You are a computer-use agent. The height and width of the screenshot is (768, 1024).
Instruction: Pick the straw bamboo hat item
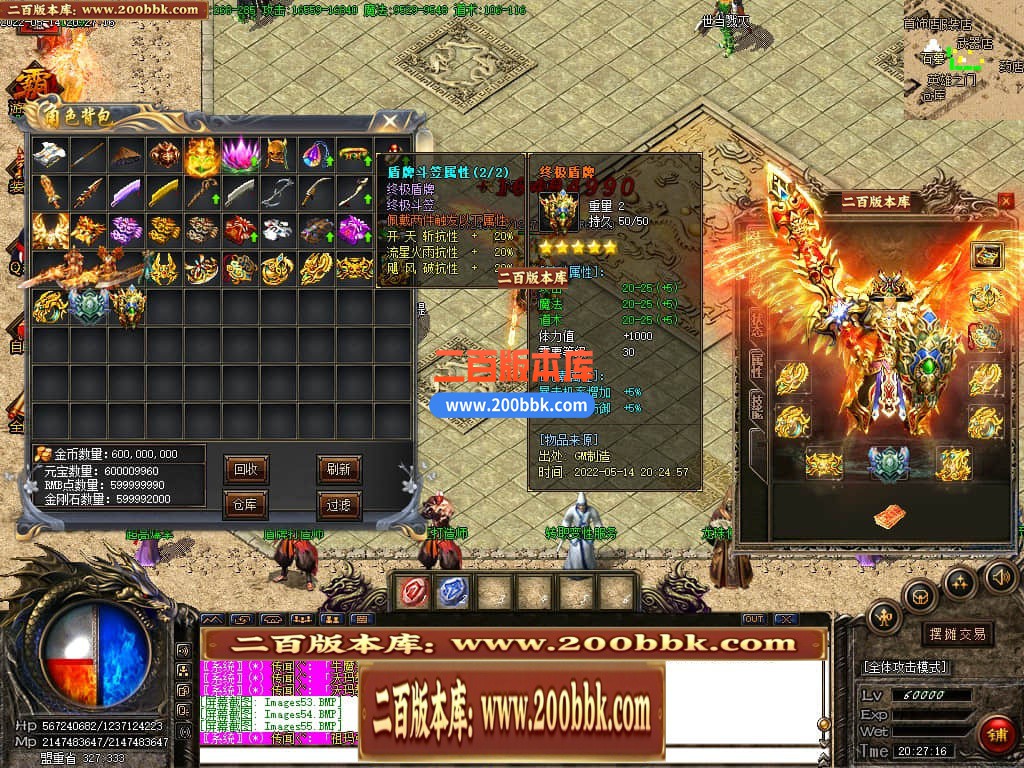[126, 153]
